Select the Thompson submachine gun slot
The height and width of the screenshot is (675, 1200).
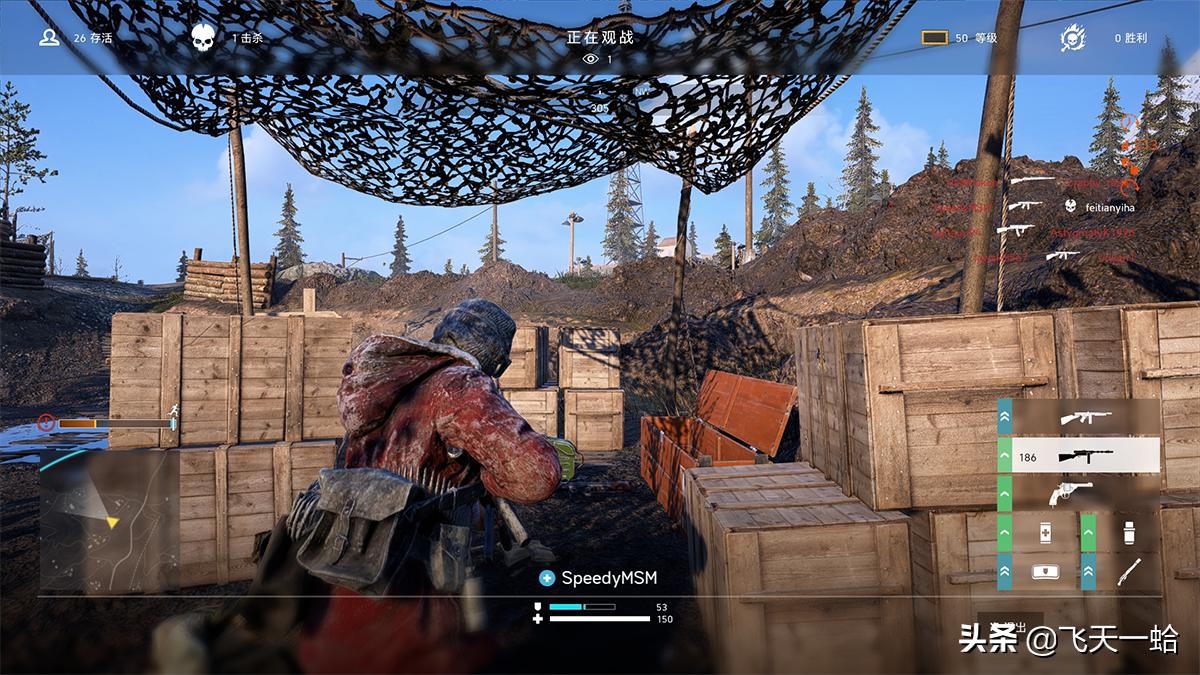pyautogui.click(x=1084, y=416)
